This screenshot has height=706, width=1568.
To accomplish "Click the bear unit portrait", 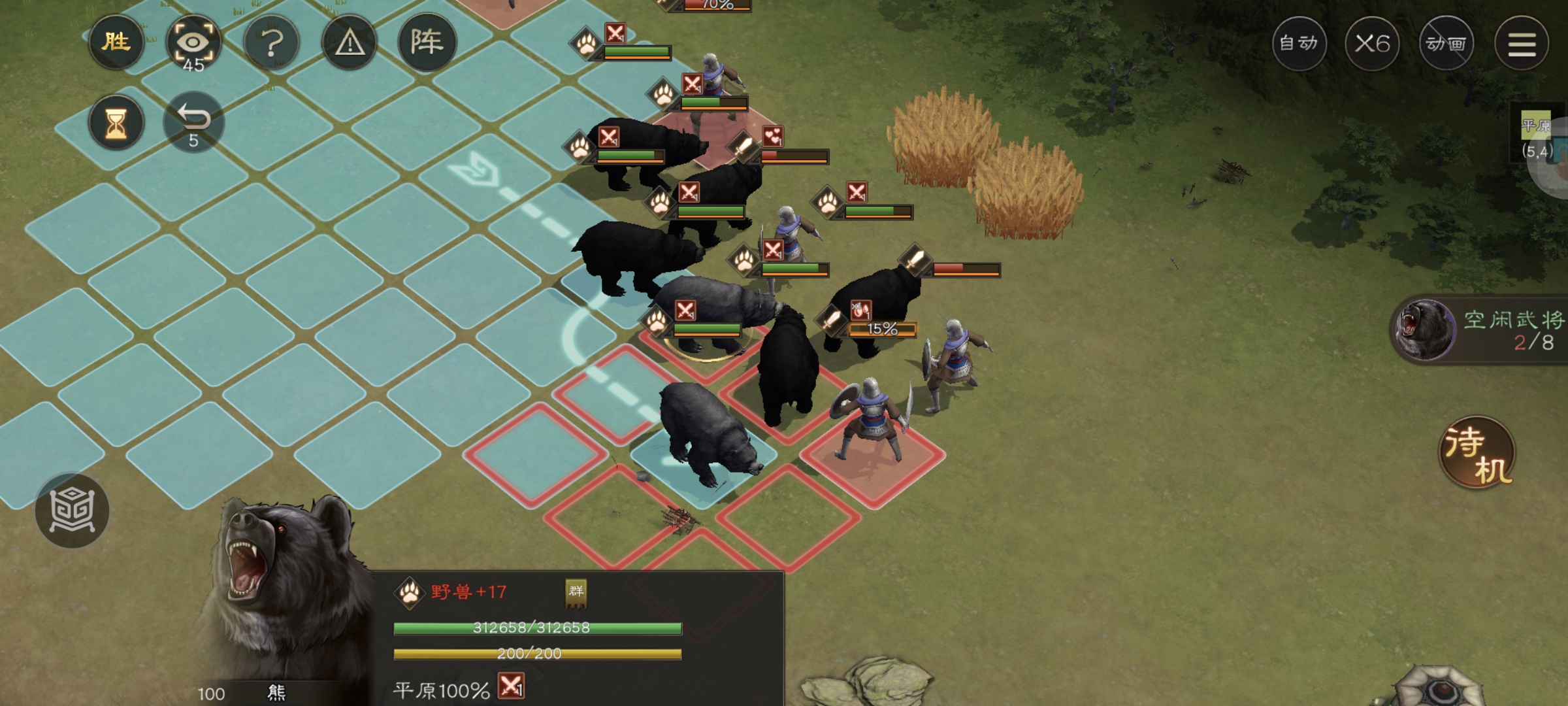I will coord(281,588).
